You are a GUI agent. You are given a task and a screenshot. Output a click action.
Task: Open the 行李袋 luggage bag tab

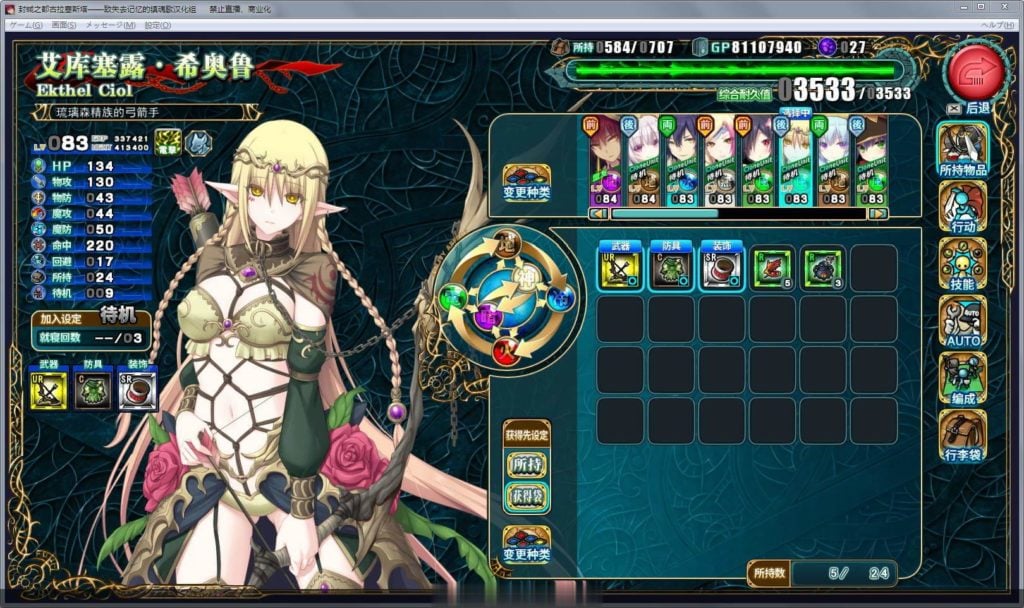962,435
